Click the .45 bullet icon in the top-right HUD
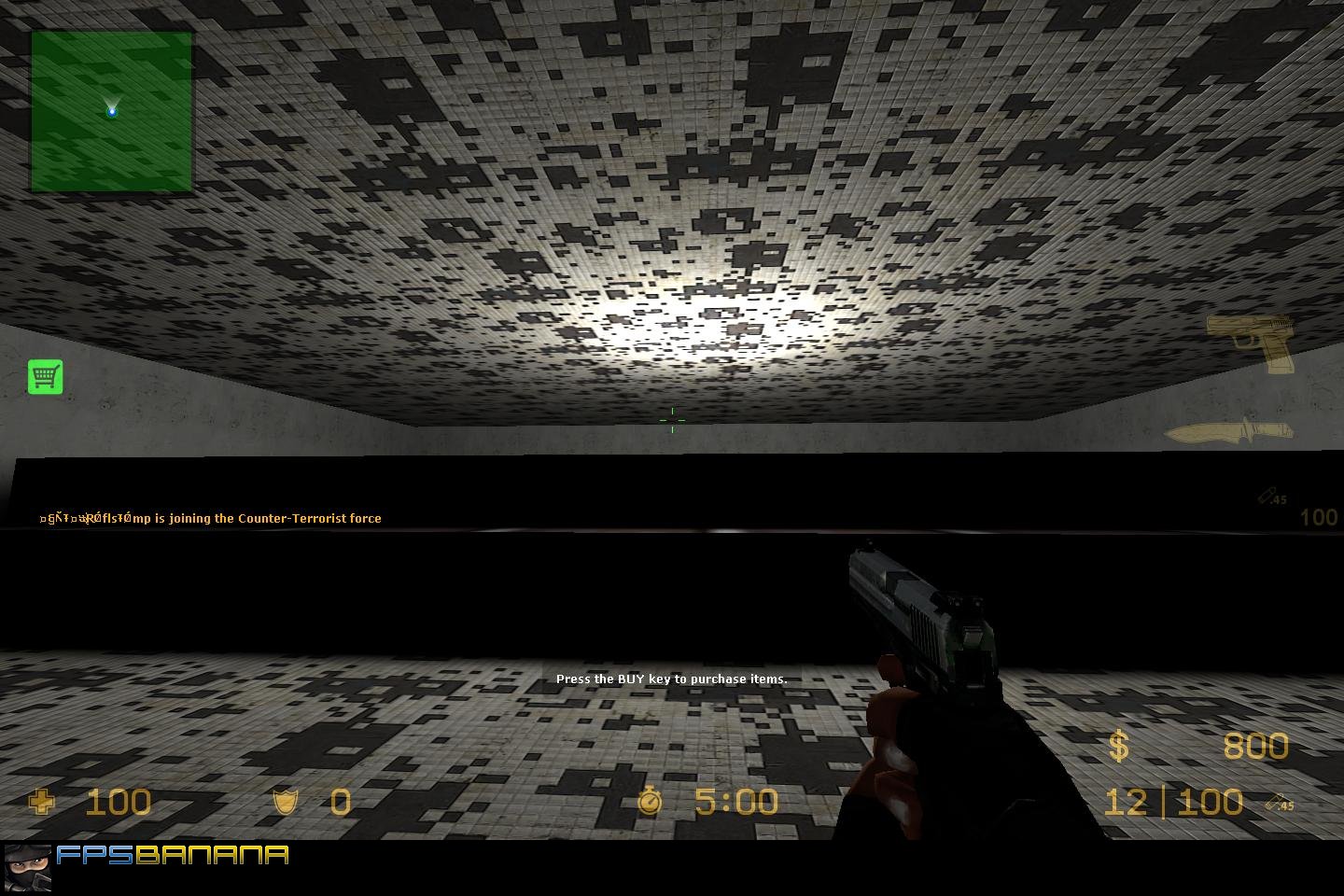 [1270, 497]
